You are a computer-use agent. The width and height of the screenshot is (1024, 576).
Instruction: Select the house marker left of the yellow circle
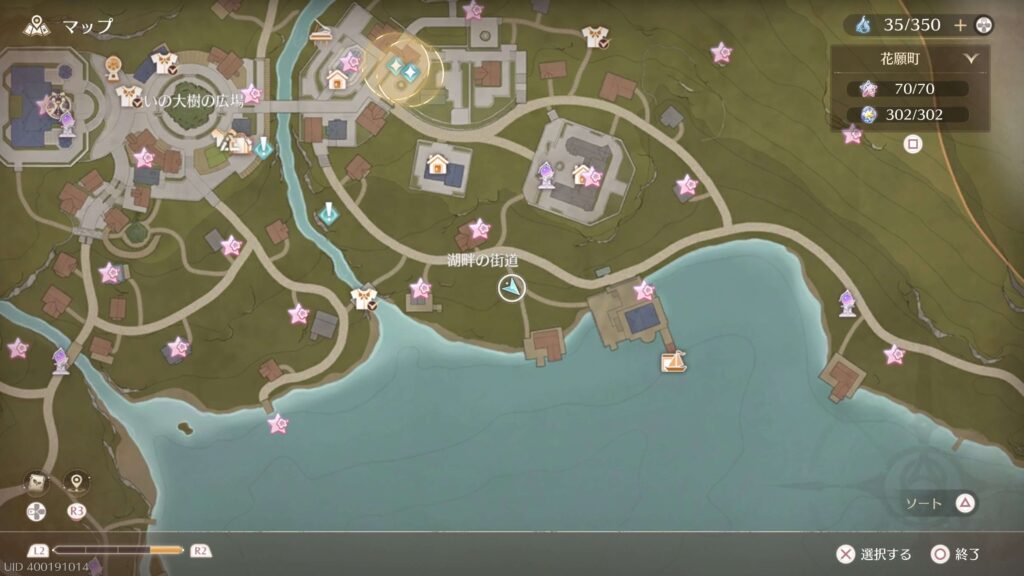pyautogui.click(x=336, y=80)
